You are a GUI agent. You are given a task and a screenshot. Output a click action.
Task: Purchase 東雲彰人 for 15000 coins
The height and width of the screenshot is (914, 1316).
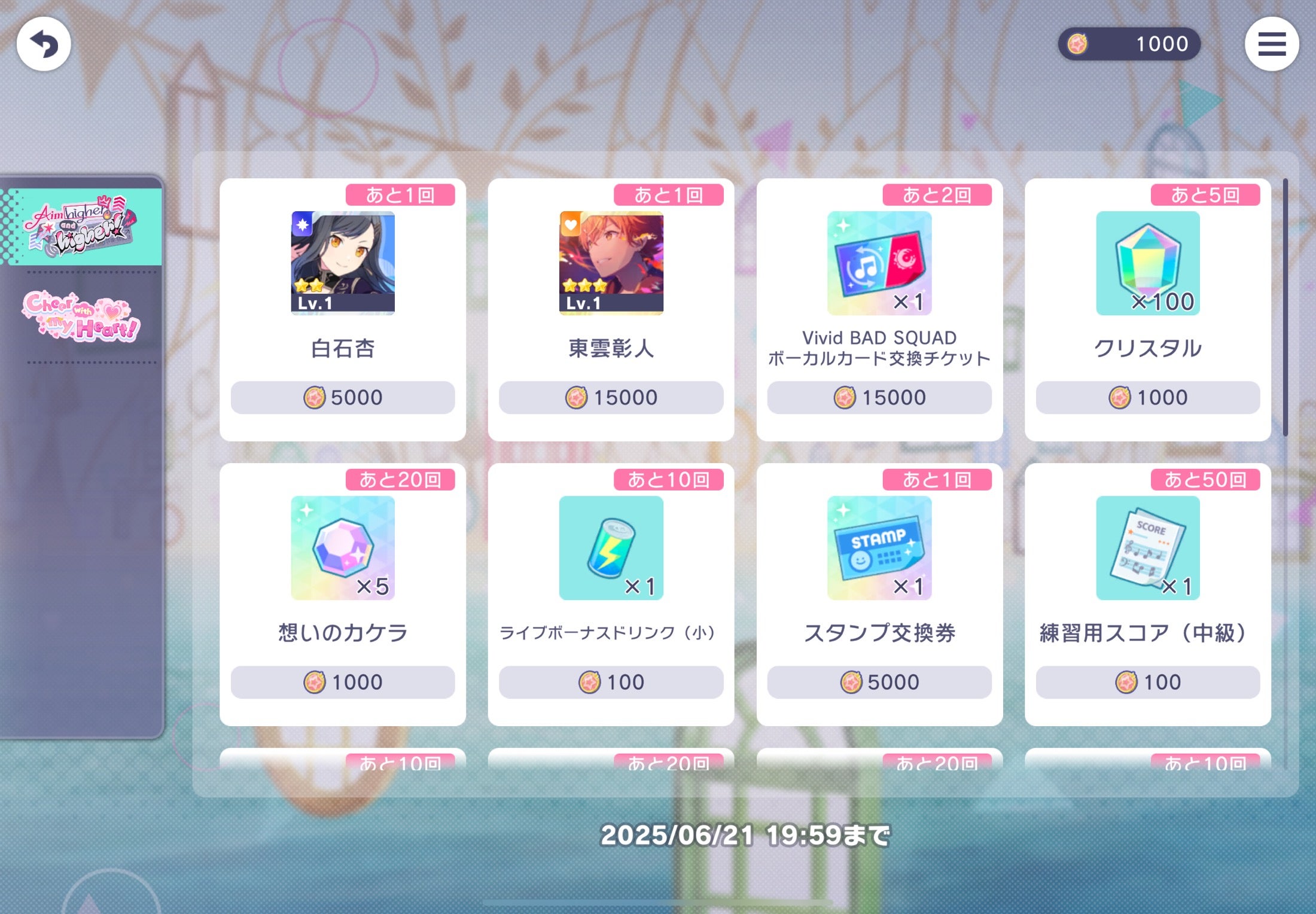click(x=611, y=397)
